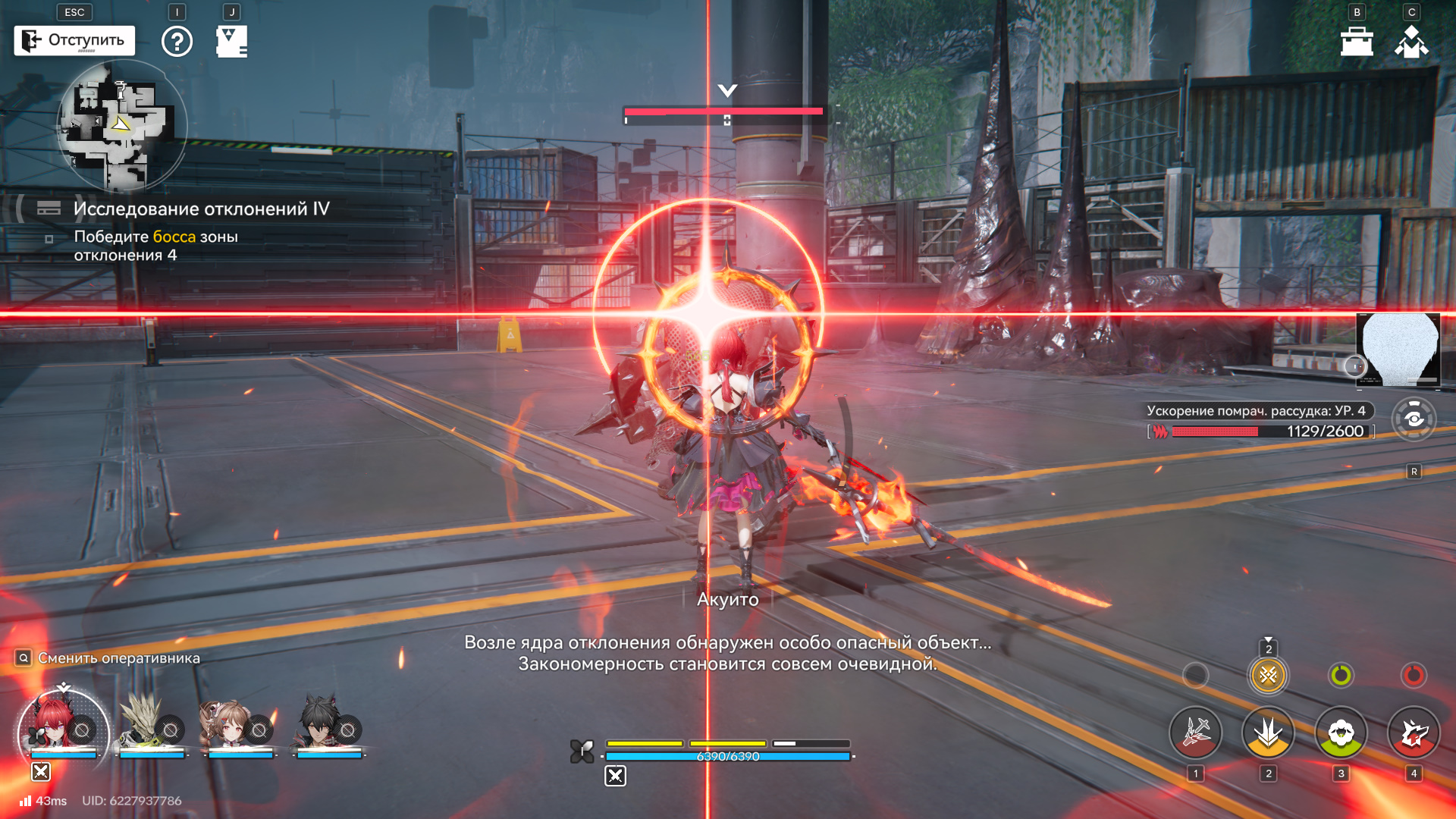
Task: Click the eye icon beside the enemy bar
Action: (1414, 419)
